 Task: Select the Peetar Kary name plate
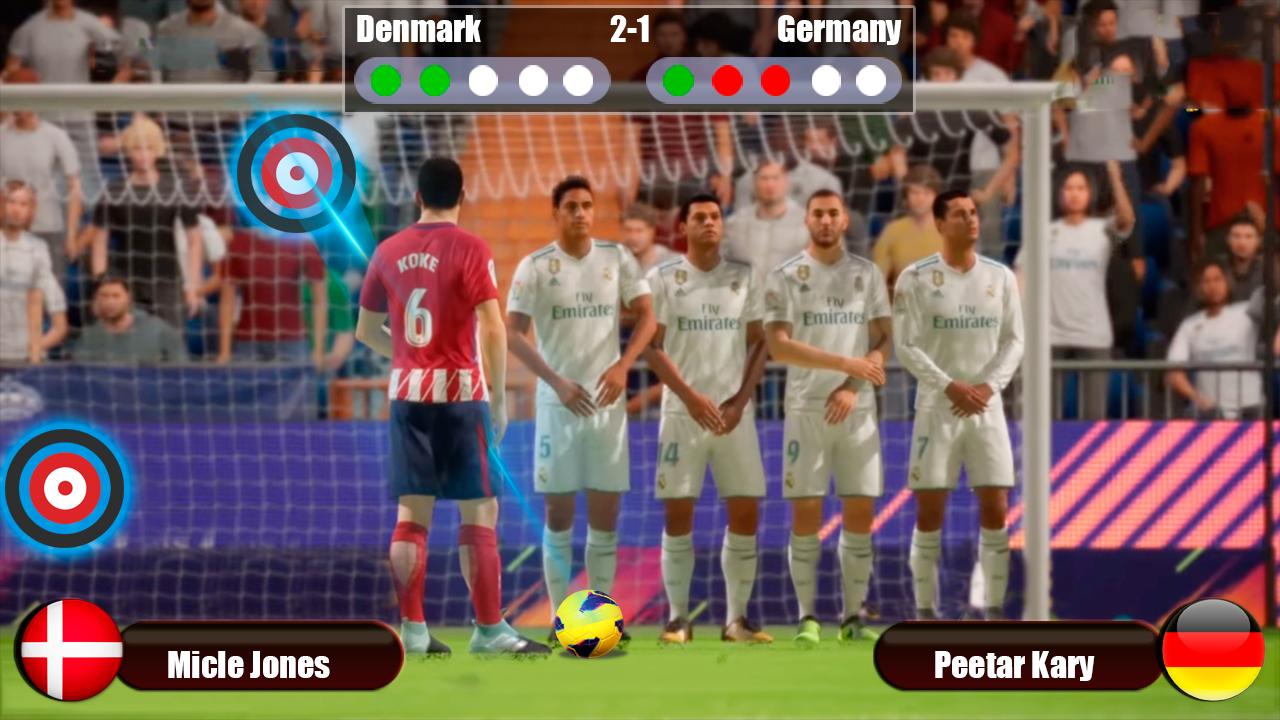[1015, 664]
